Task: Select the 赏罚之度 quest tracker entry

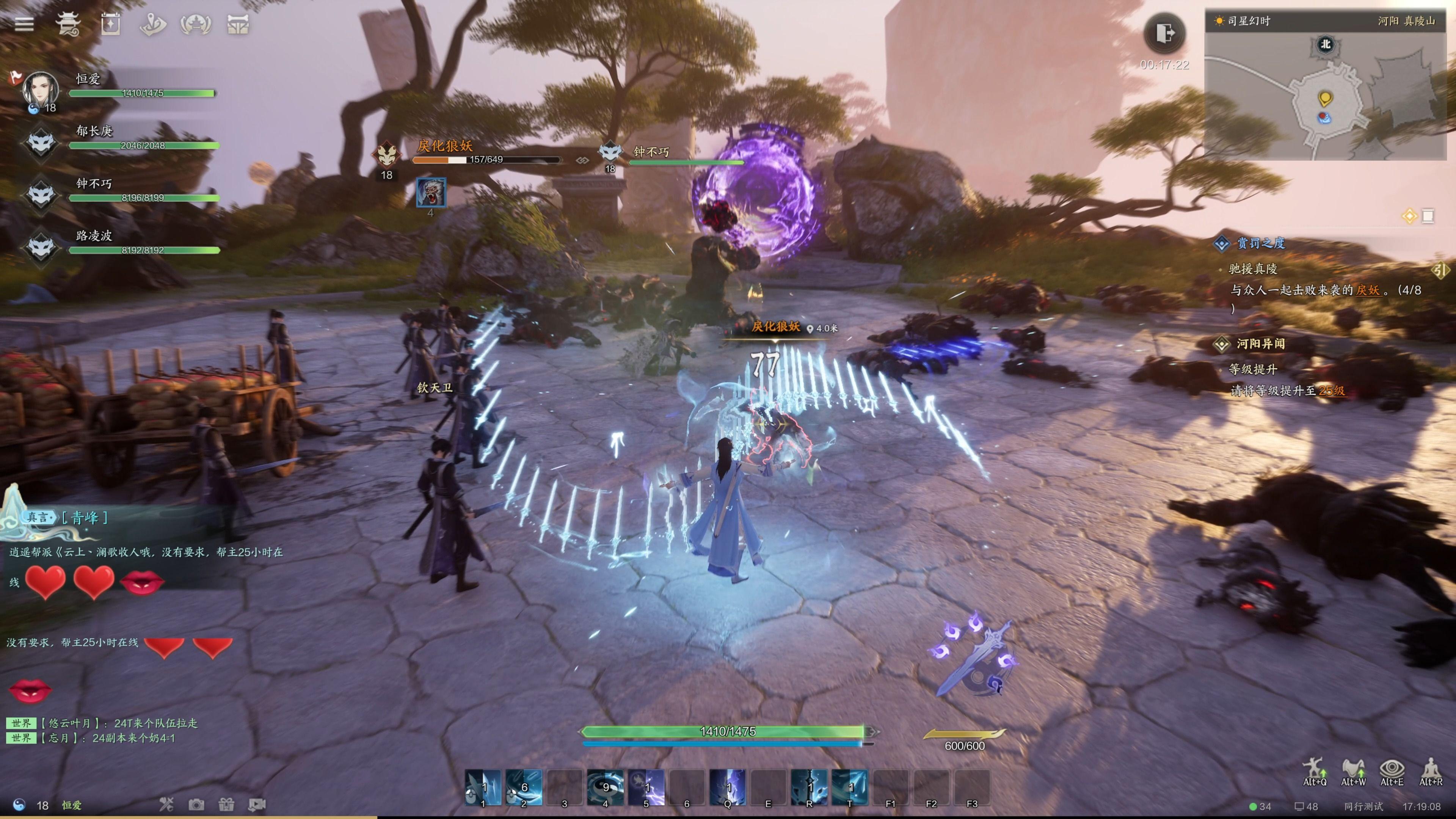Action: pyautogui.click(x=1260, y=243)
